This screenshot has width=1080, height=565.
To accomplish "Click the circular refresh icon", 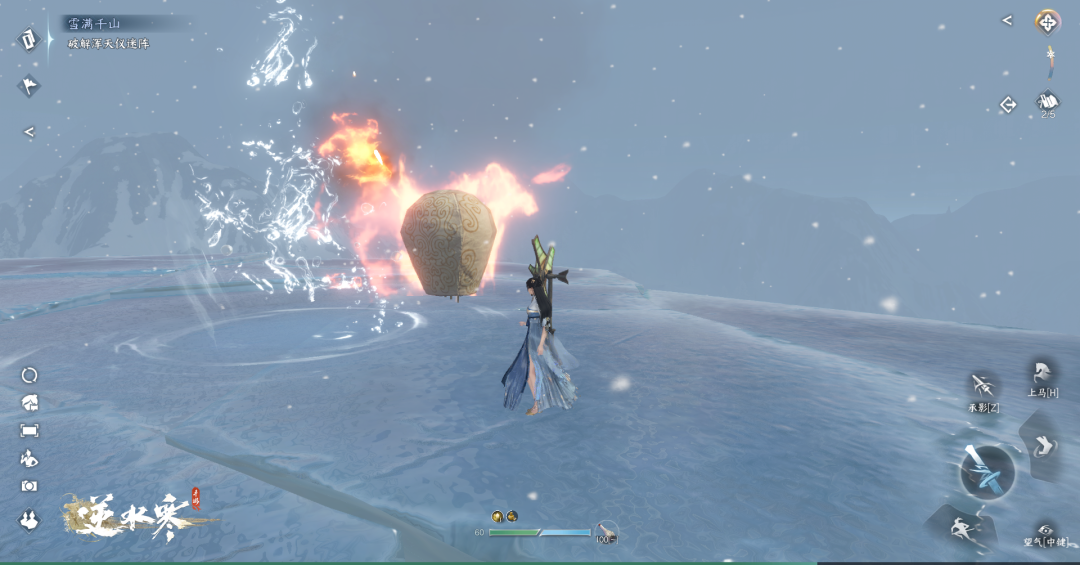I will click(x=29, y=375).
